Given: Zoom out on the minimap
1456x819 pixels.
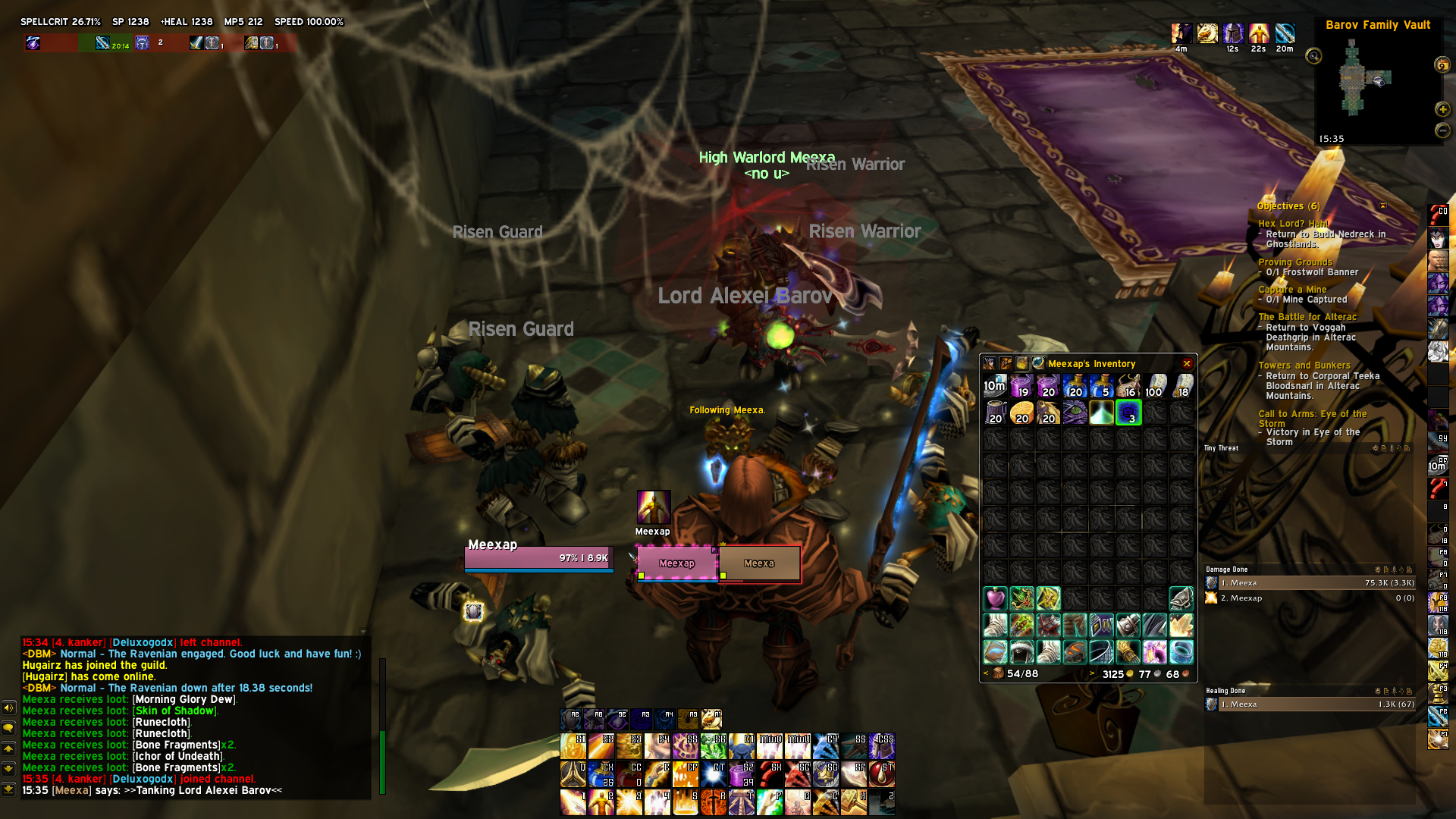Looking at the screenshot, I should [x=1442, y=130].
